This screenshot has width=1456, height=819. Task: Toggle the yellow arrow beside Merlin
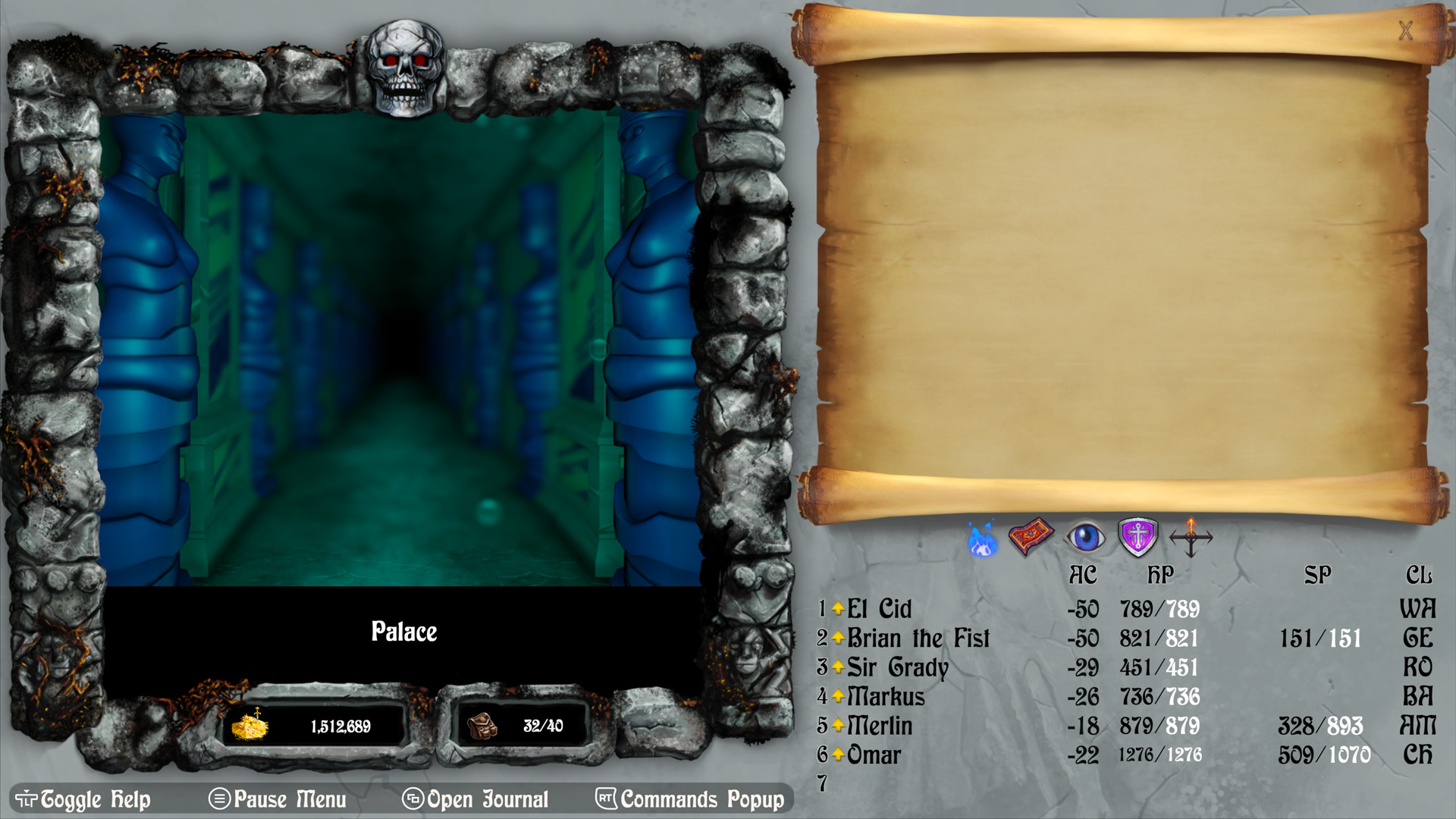[x=839, y=726]
